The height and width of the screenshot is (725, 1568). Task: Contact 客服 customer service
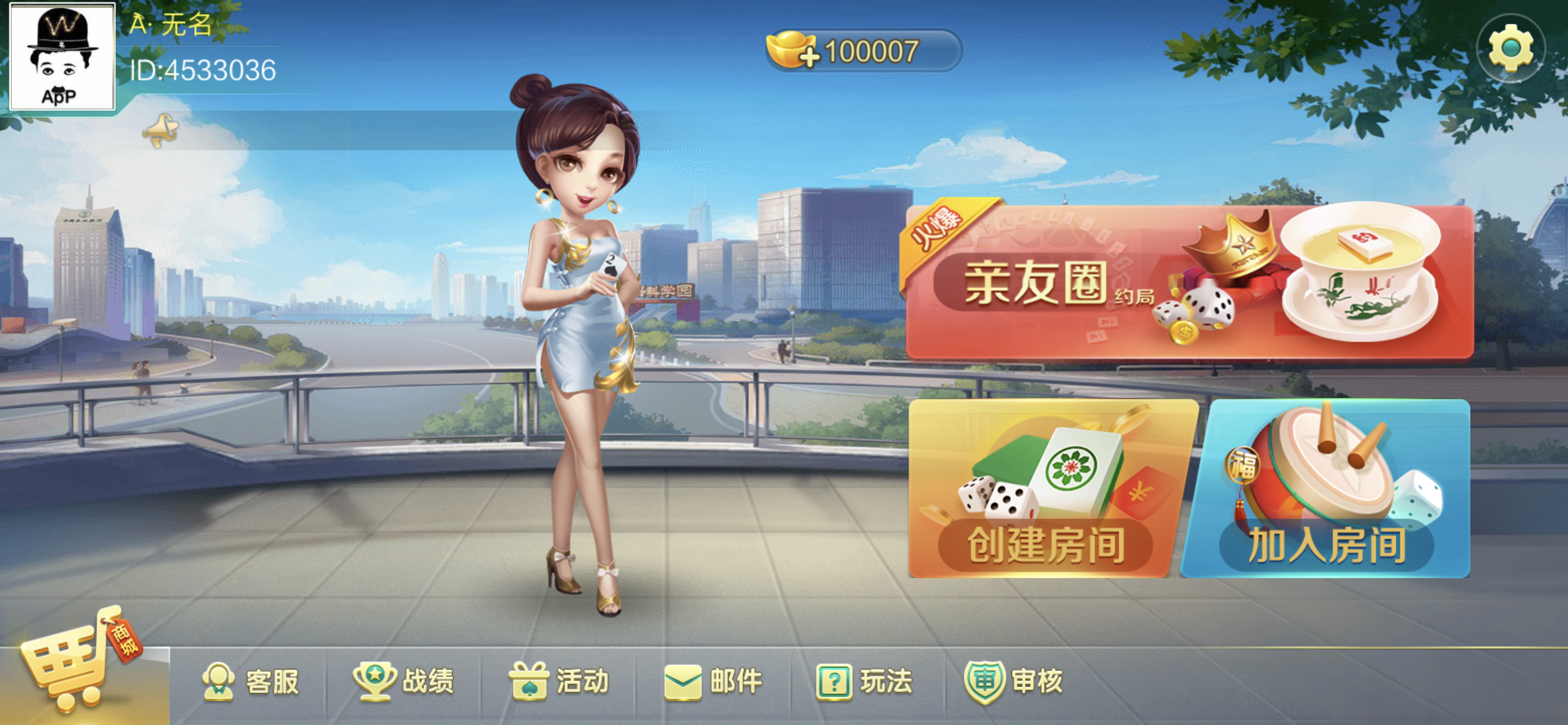251,680
